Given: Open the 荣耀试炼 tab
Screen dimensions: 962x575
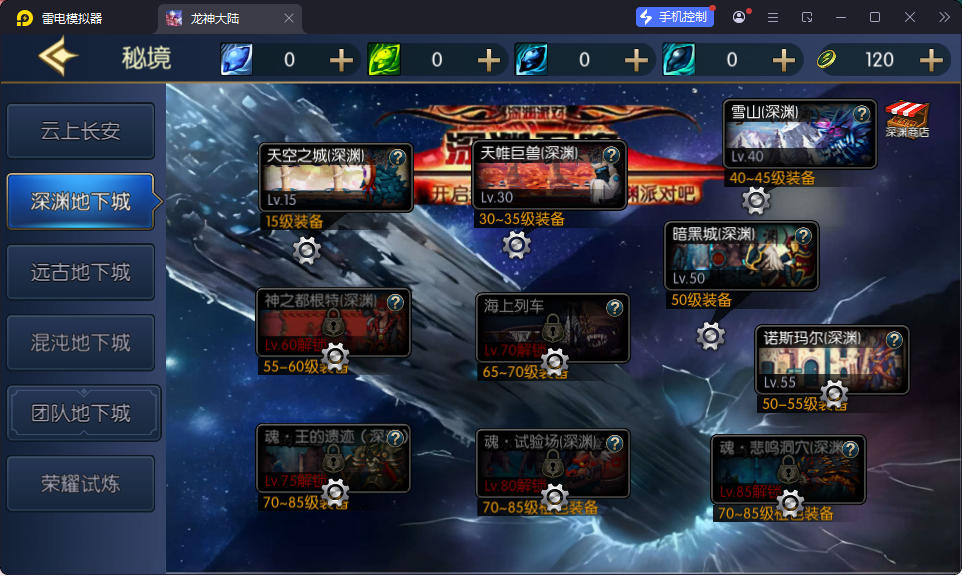Looking at the screenshot, I should click(x=81, y=484).
